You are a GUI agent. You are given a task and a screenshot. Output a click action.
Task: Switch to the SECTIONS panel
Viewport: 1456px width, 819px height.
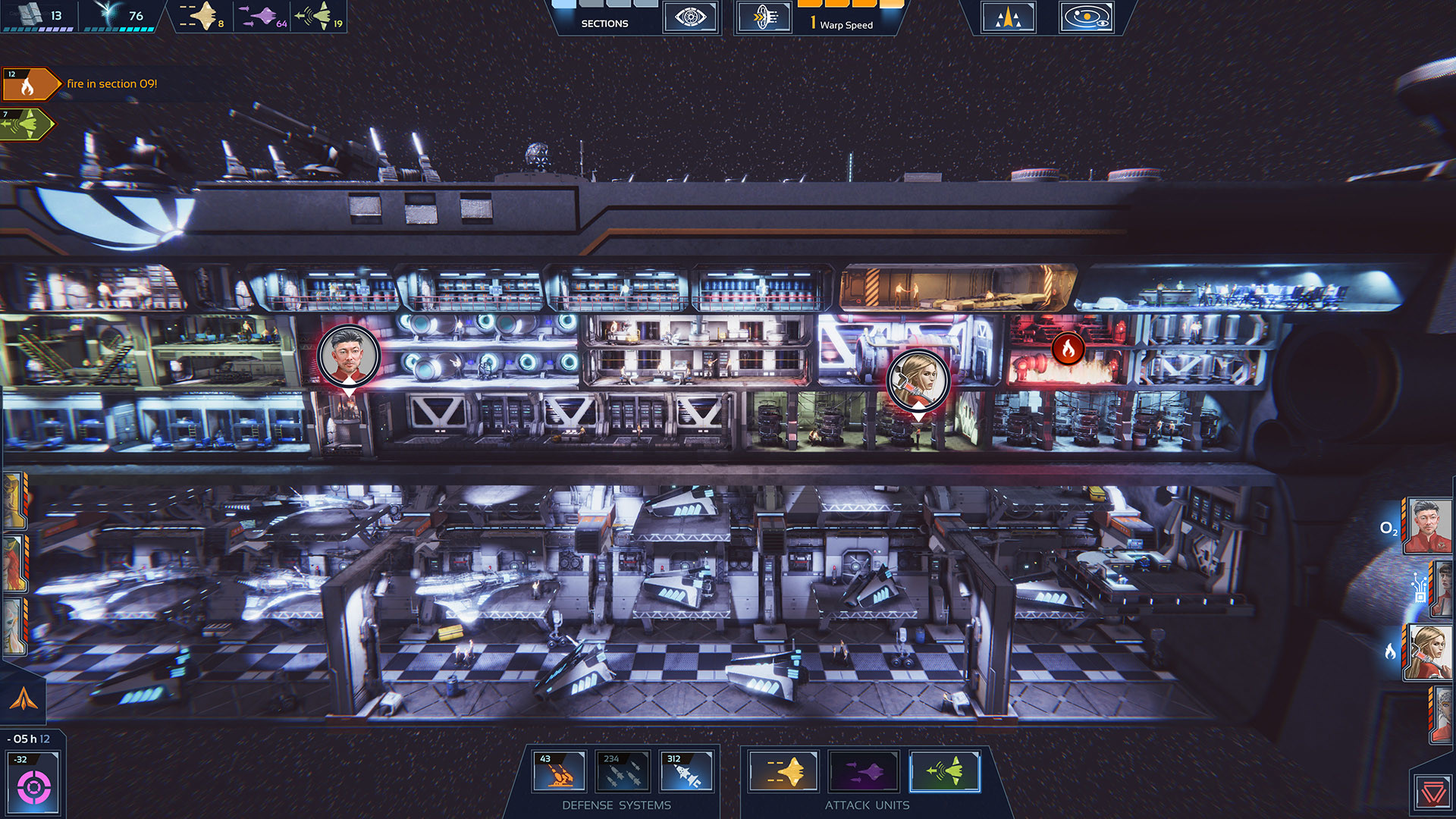pyautogui.click(x=604, y=24)
